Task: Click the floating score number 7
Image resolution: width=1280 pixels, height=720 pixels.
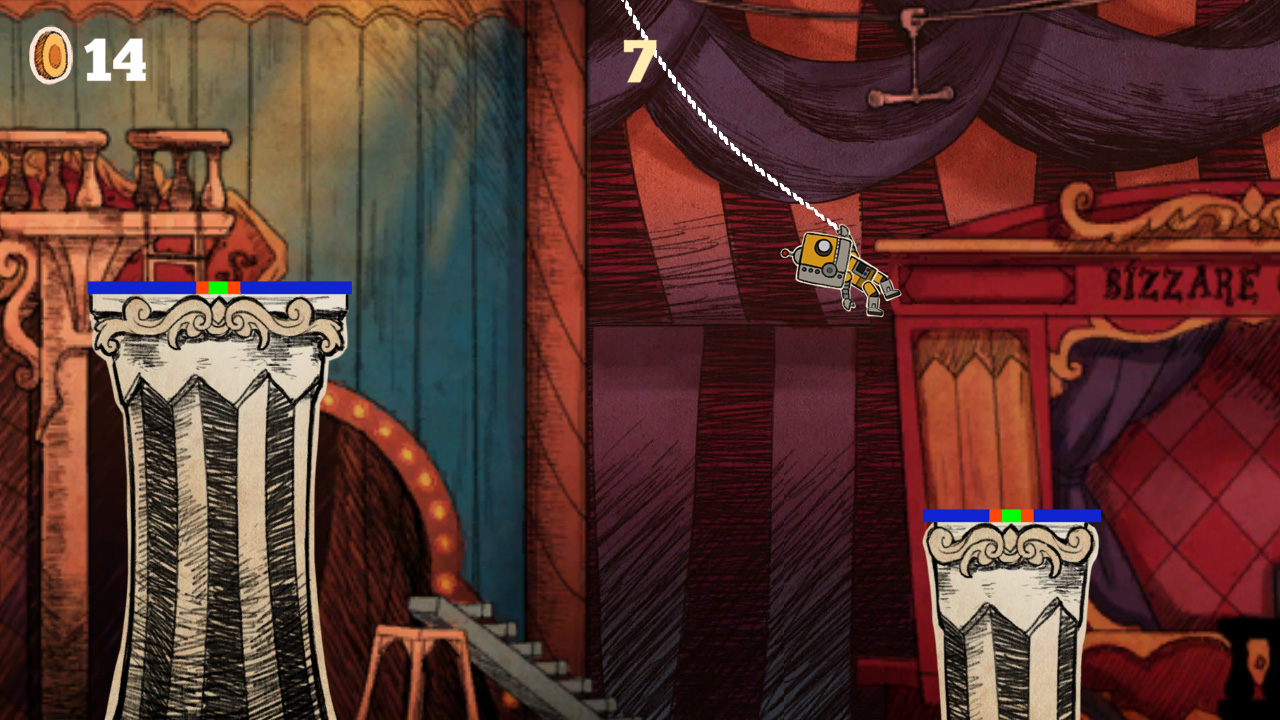Action: coord(640,62)
